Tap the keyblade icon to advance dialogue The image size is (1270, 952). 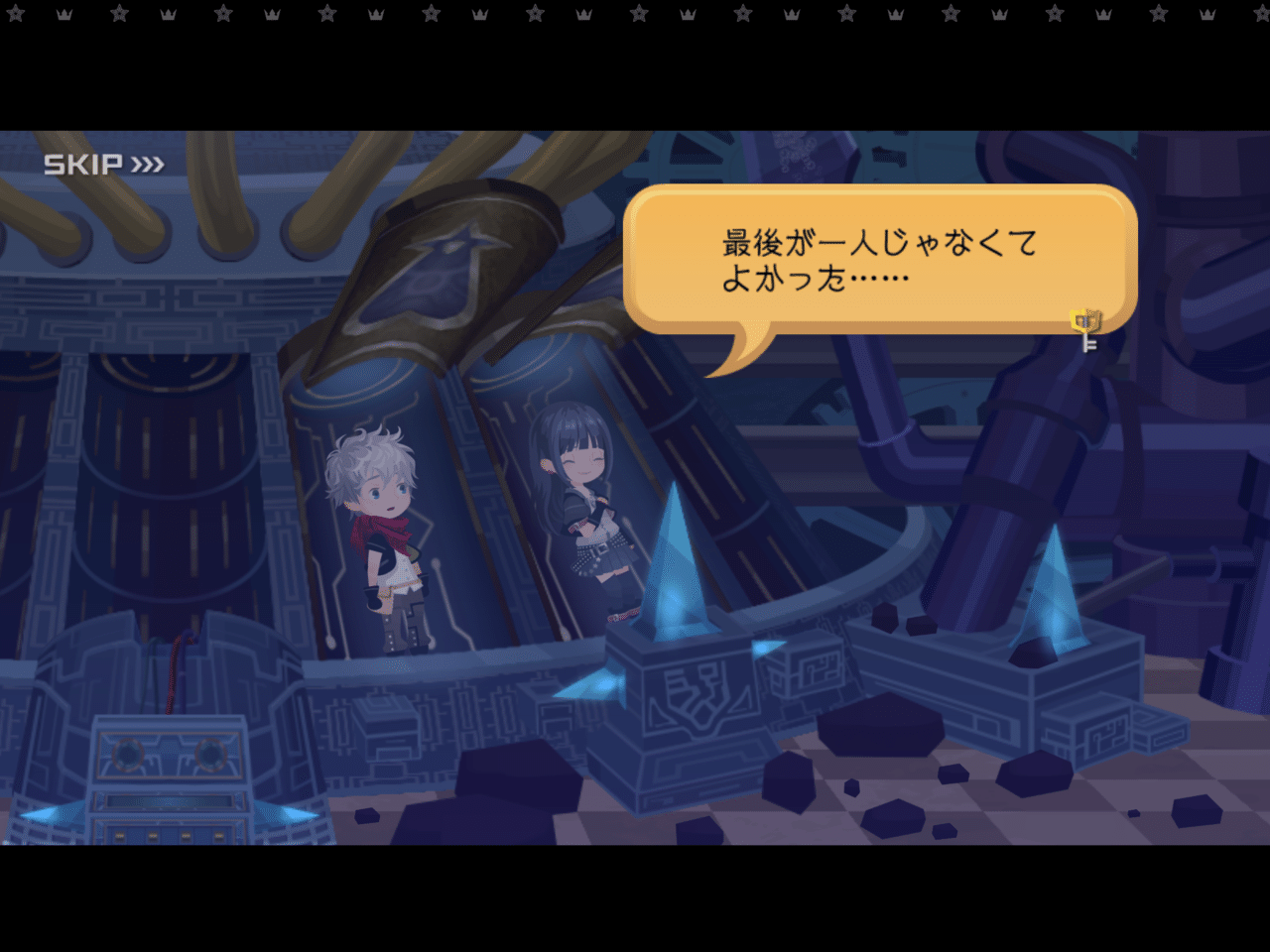1086,322
